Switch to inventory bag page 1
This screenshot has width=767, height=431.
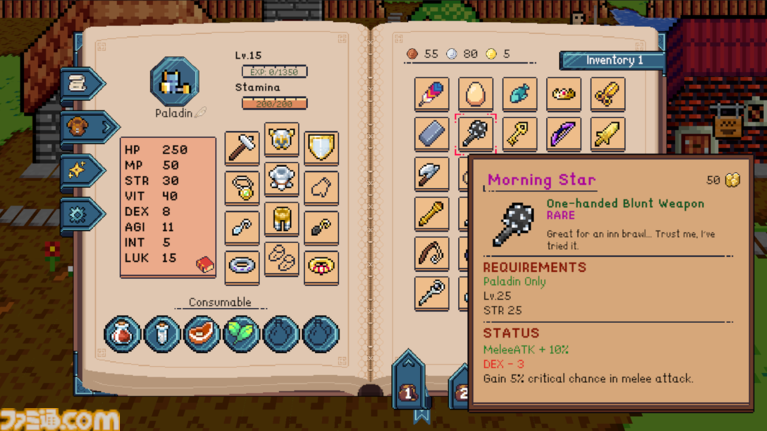(408, 390)
